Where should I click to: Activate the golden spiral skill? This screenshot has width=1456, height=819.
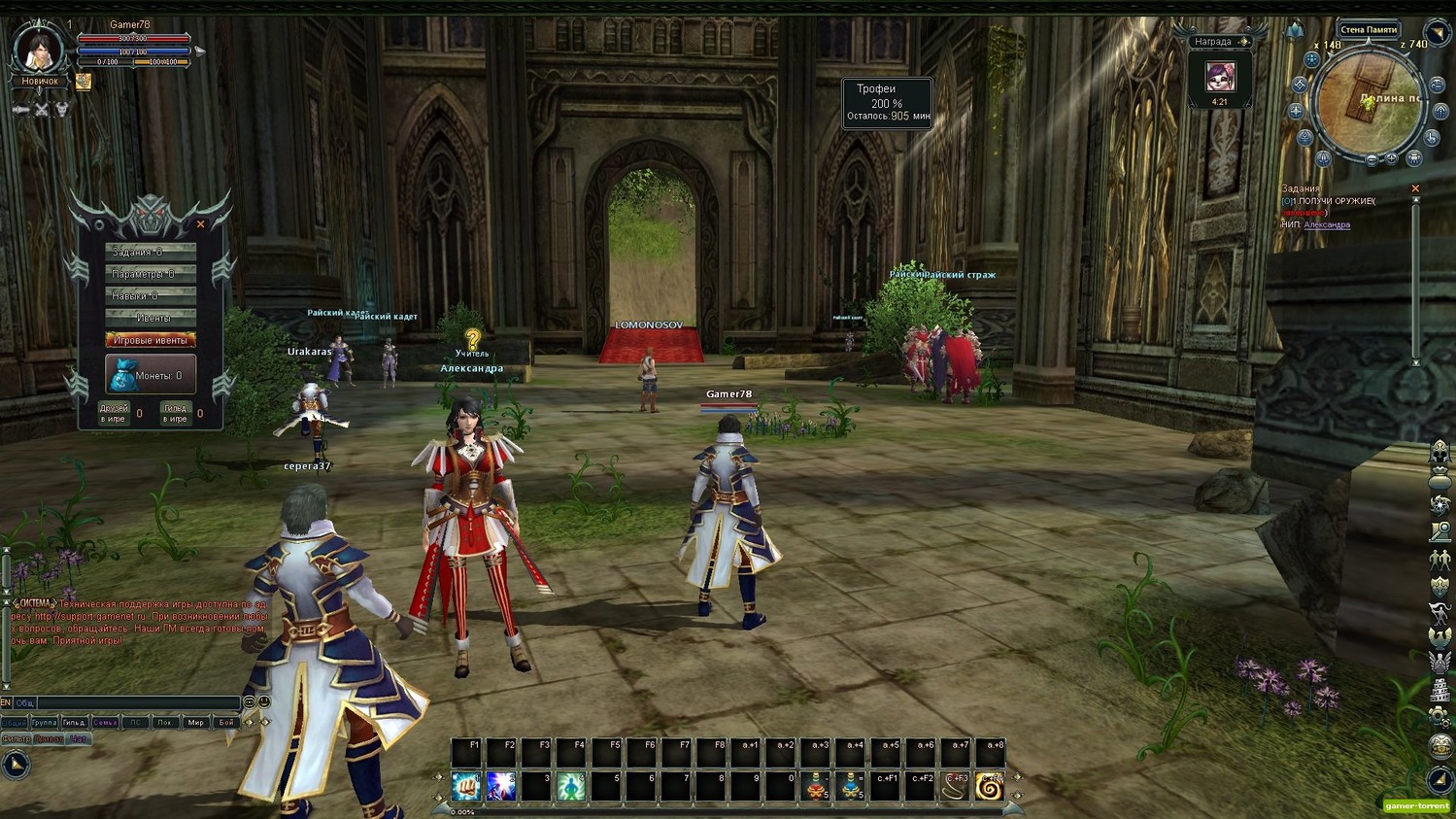coord(990,786)
